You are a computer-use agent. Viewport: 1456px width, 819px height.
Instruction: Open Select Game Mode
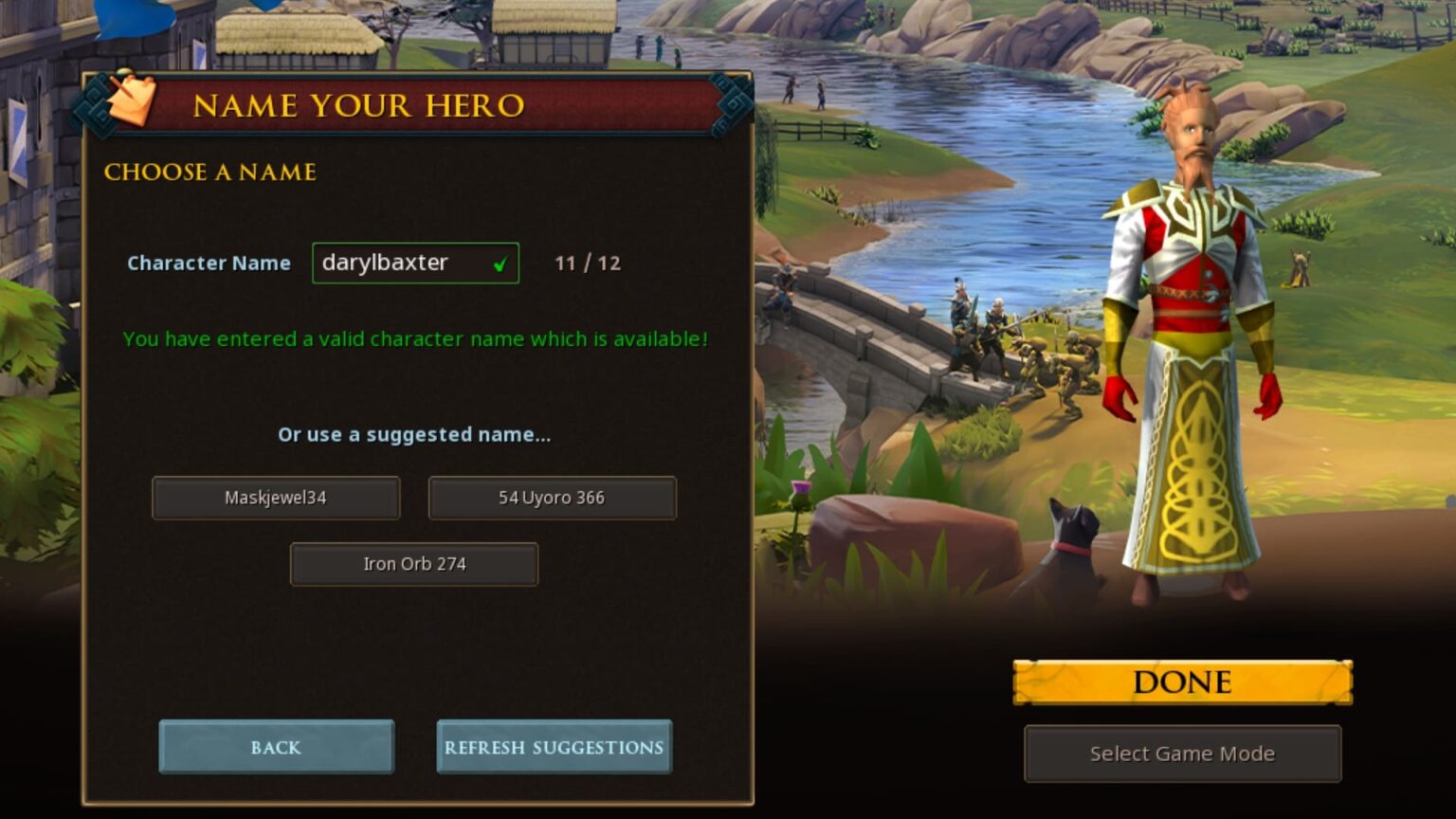tap(1182, 754)
